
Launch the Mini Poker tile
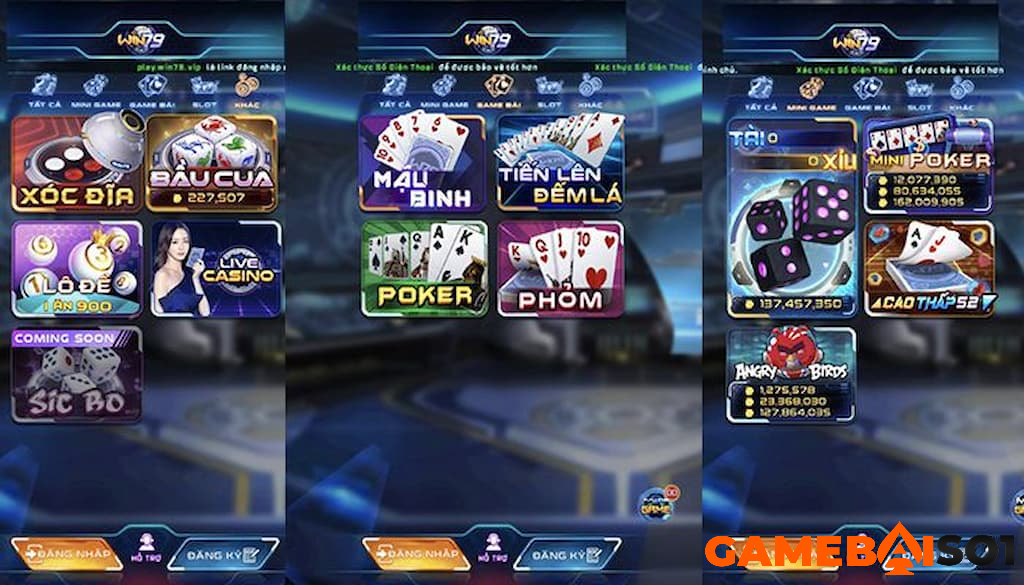(x=928, y=163)
